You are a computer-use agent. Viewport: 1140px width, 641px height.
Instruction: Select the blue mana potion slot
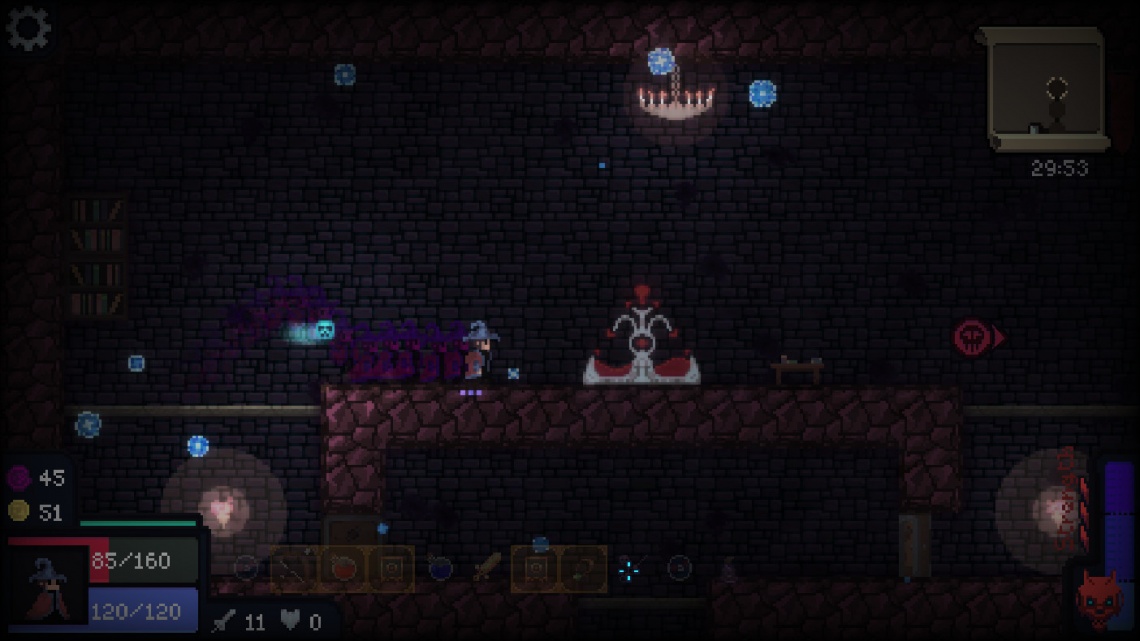pyautogui.click(x=440, y=569)
